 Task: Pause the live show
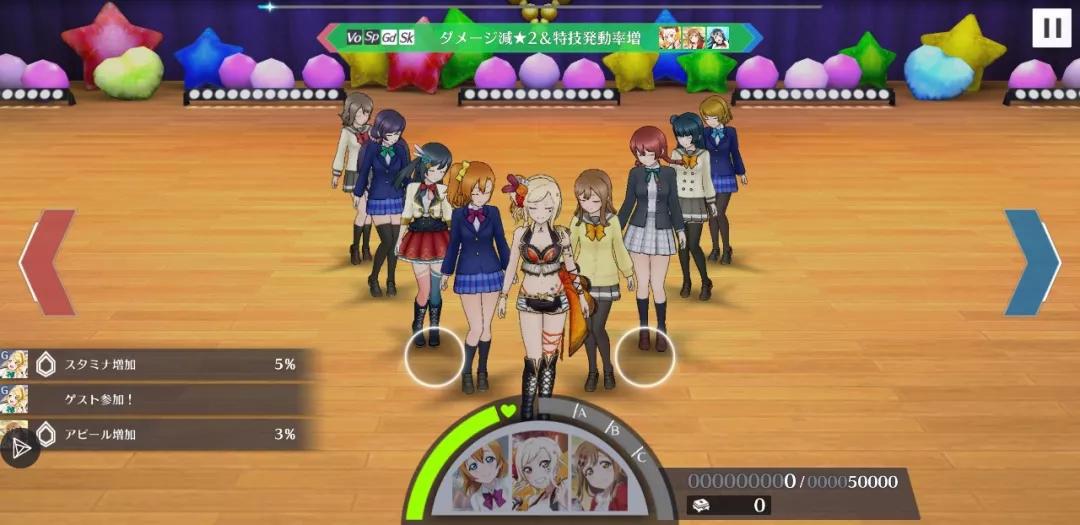pos(1051,27)
